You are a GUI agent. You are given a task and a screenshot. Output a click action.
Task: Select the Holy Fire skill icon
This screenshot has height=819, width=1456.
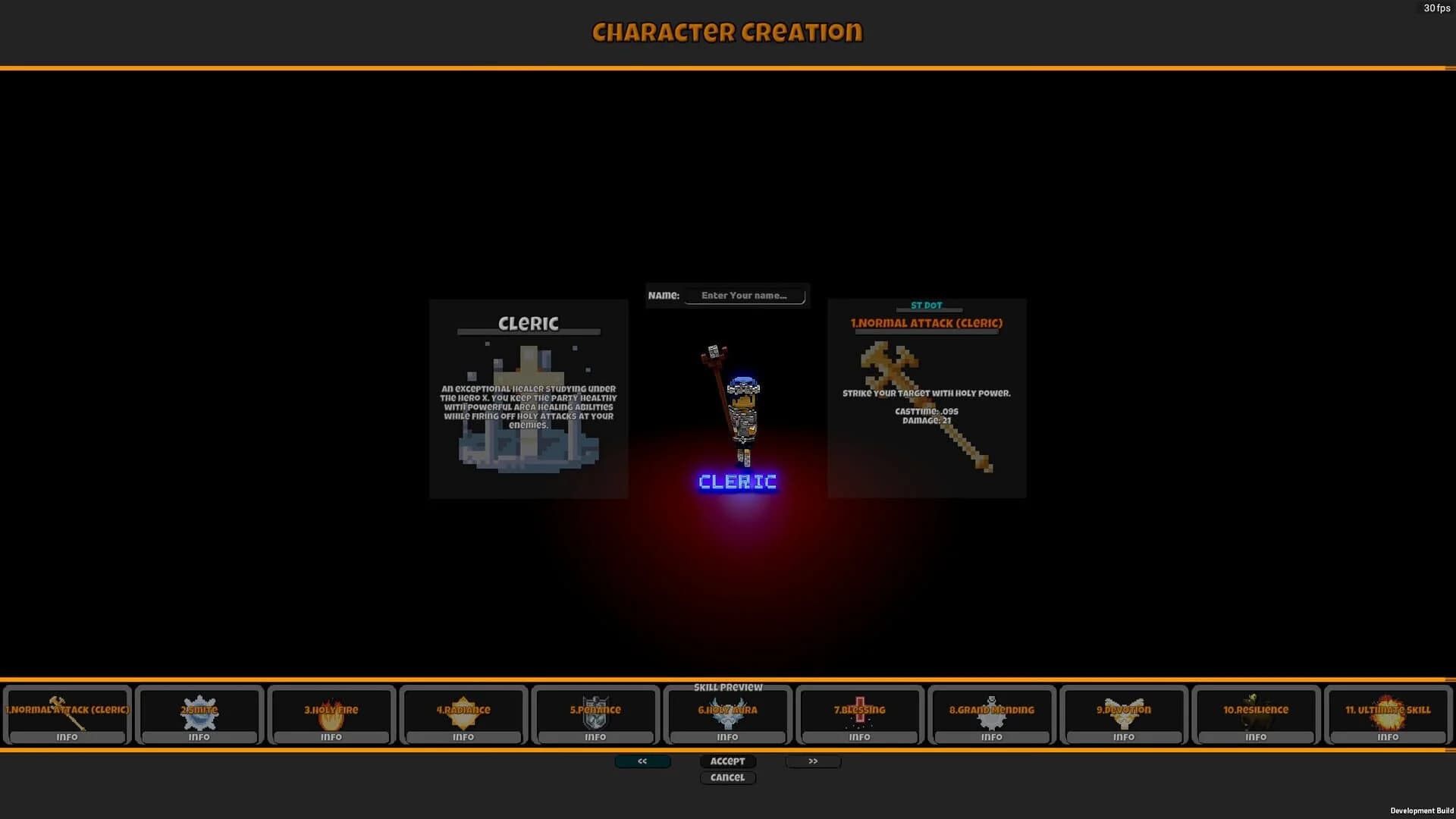pos(331,711)
